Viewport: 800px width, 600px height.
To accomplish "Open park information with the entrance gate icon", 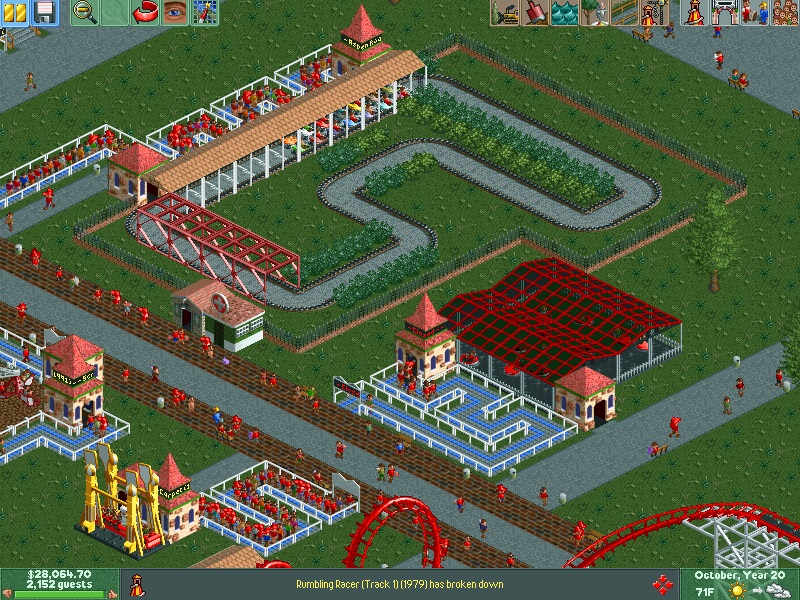I will (722, 12).
